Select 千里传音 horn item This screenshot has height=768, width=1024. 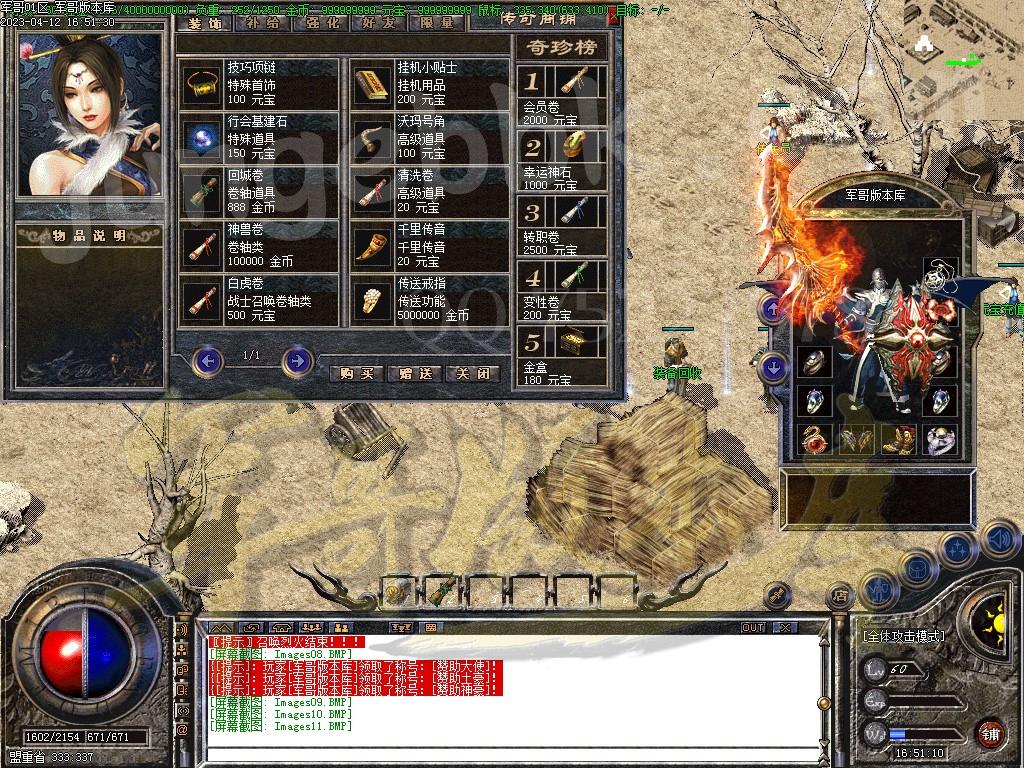[x=373, y=246]
